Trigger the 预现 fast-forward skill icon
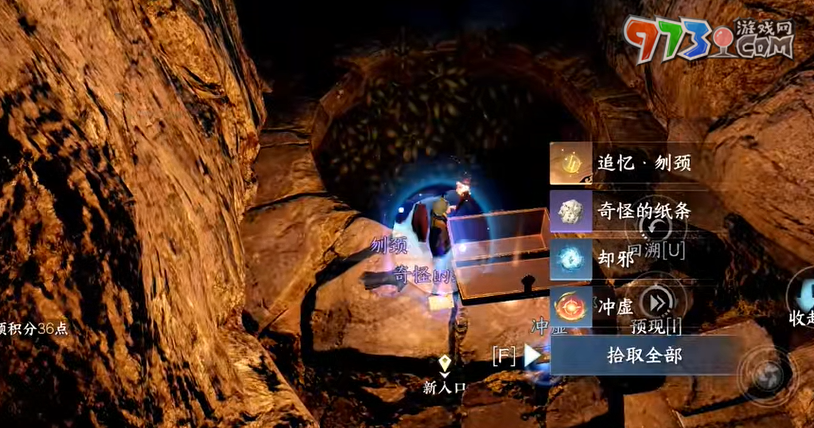Screen dimensions: 814x428 point(656,302)
